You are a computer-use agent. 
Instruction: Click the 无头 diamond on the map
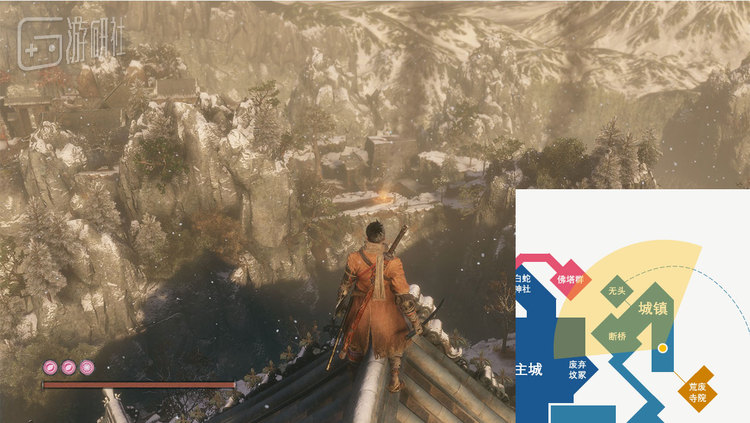[x=617, y=291]
